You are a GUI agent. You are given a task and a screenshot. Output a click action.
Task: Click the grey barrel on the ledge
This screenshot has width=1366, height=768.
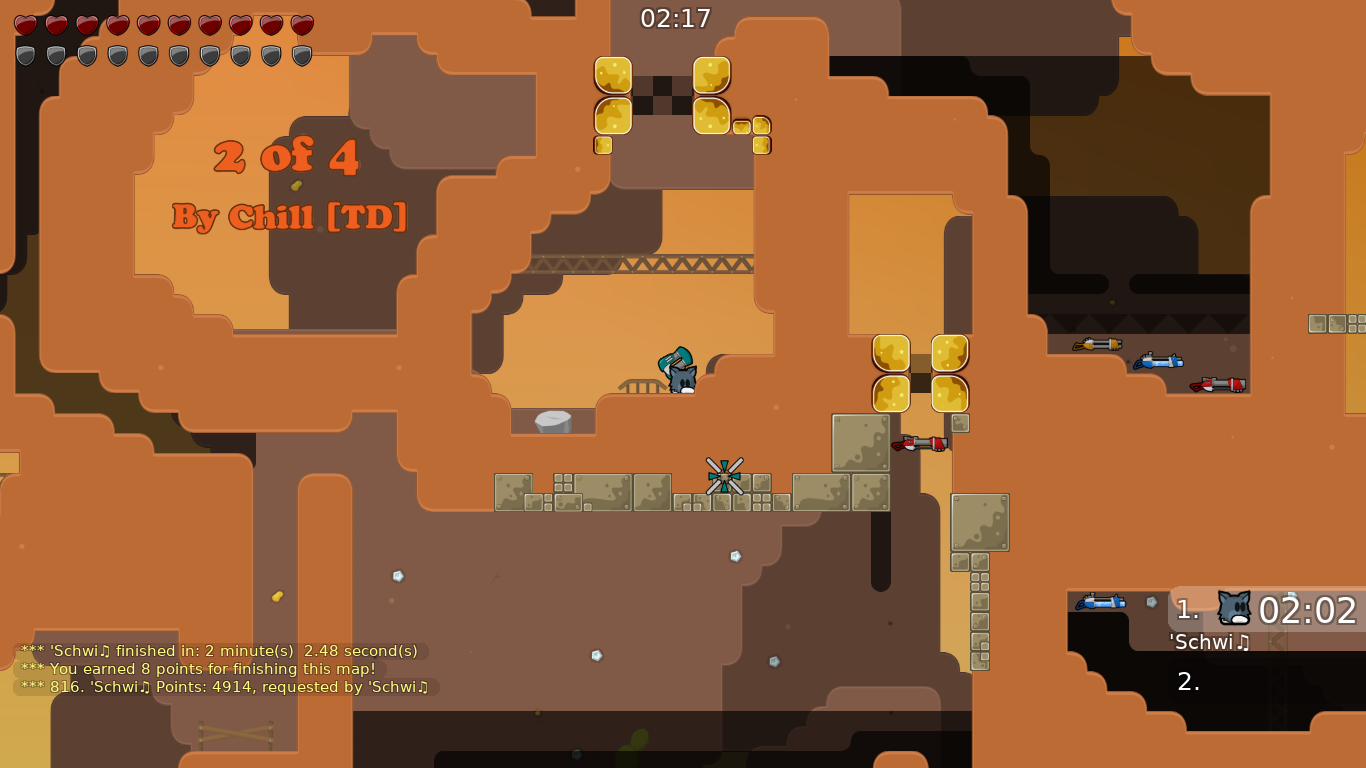(555, 420)
